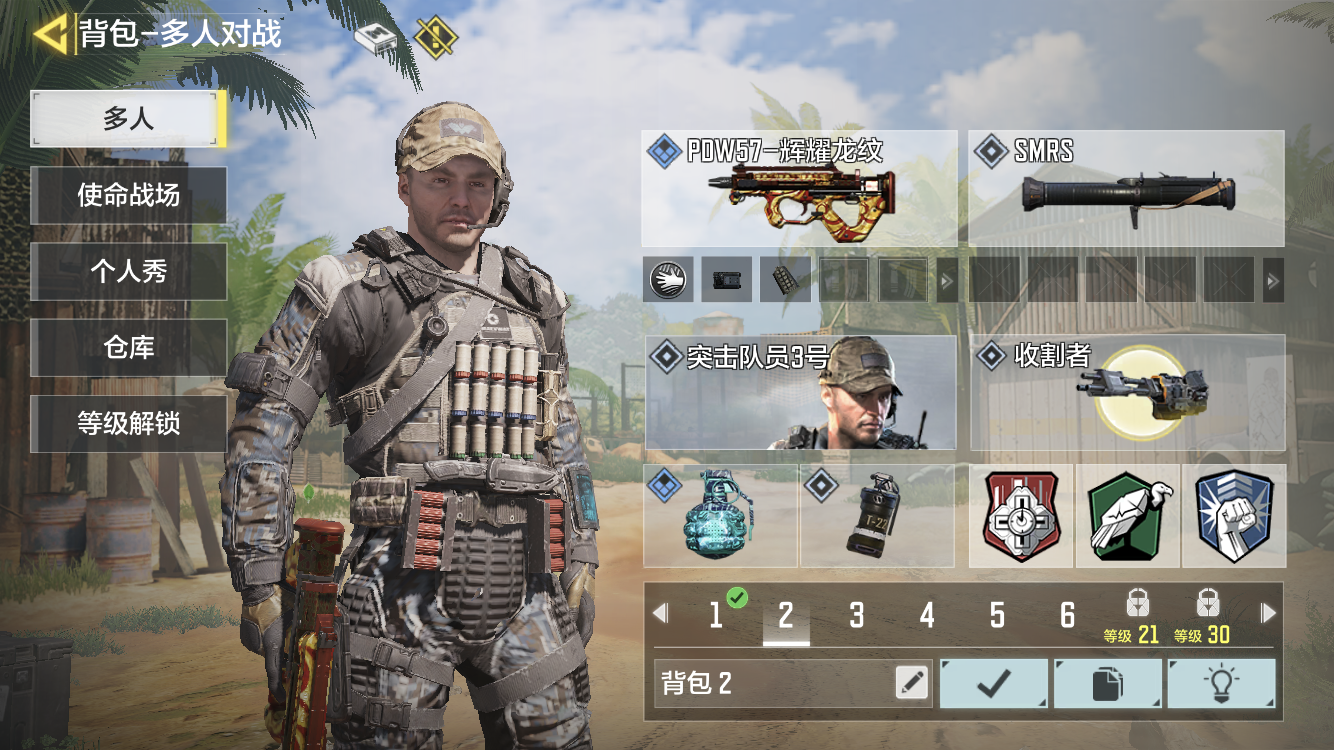Image resolution: width=1334 pixels, height=750 pixels.
Task: Select the tactical smoke grenade slot
Action: 877,516
